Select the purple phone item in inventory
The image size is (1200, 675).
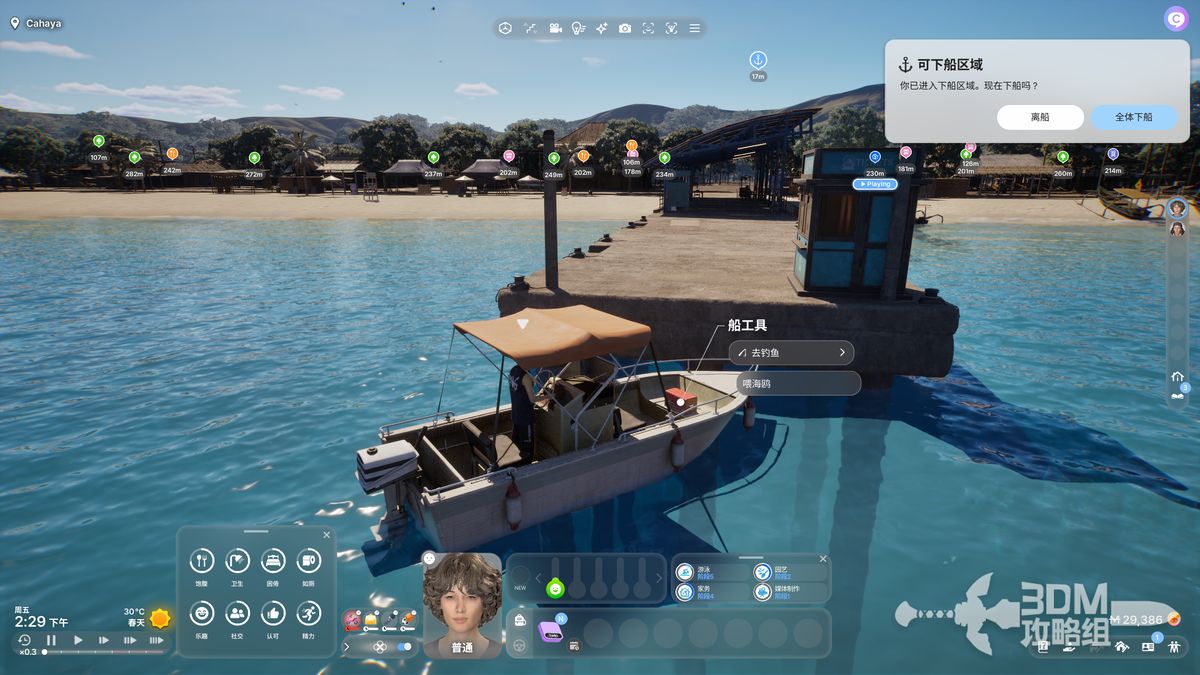[551, 632]
